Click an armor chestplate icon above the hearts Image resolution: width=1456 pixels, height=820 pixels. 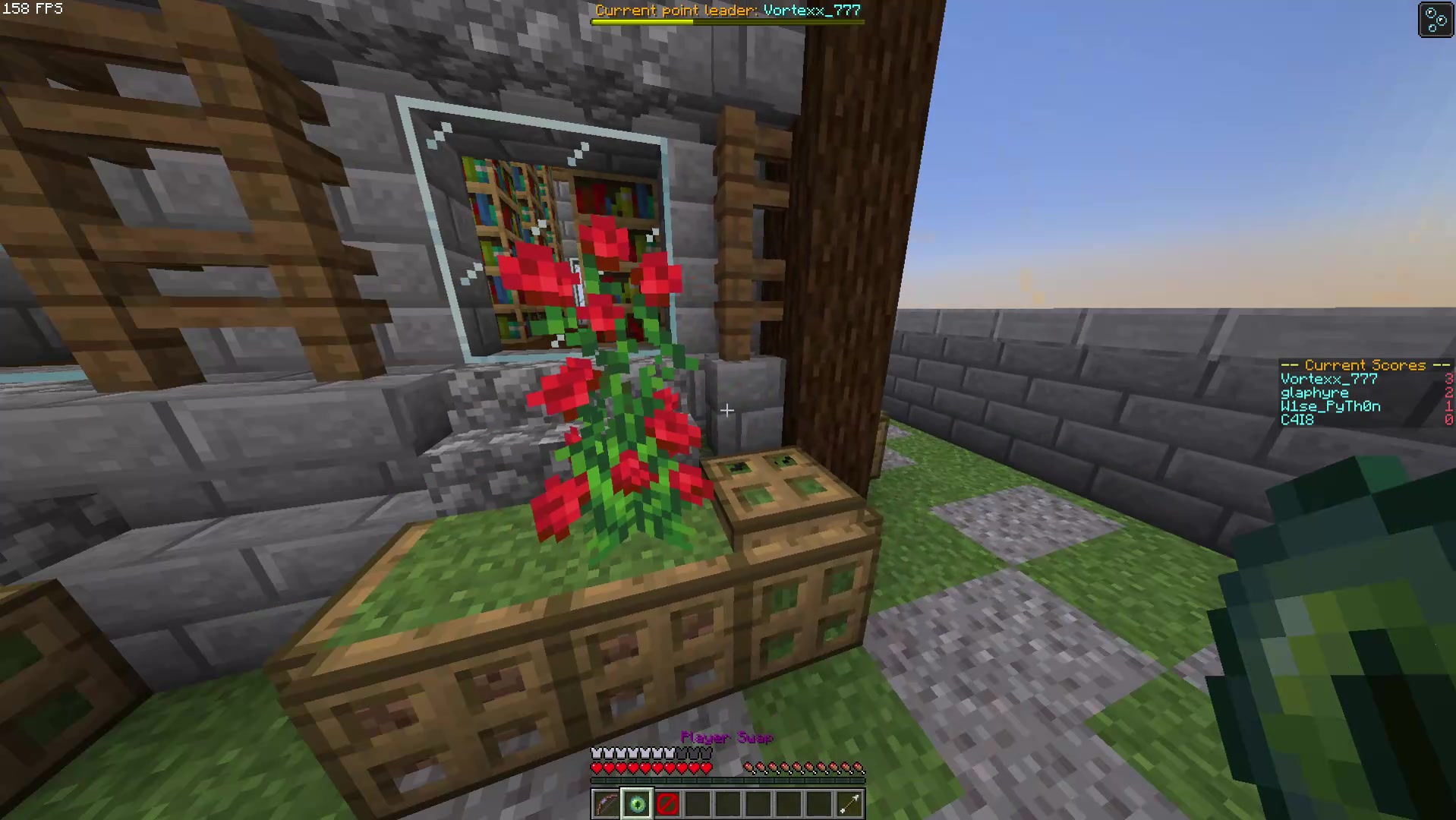622,752
